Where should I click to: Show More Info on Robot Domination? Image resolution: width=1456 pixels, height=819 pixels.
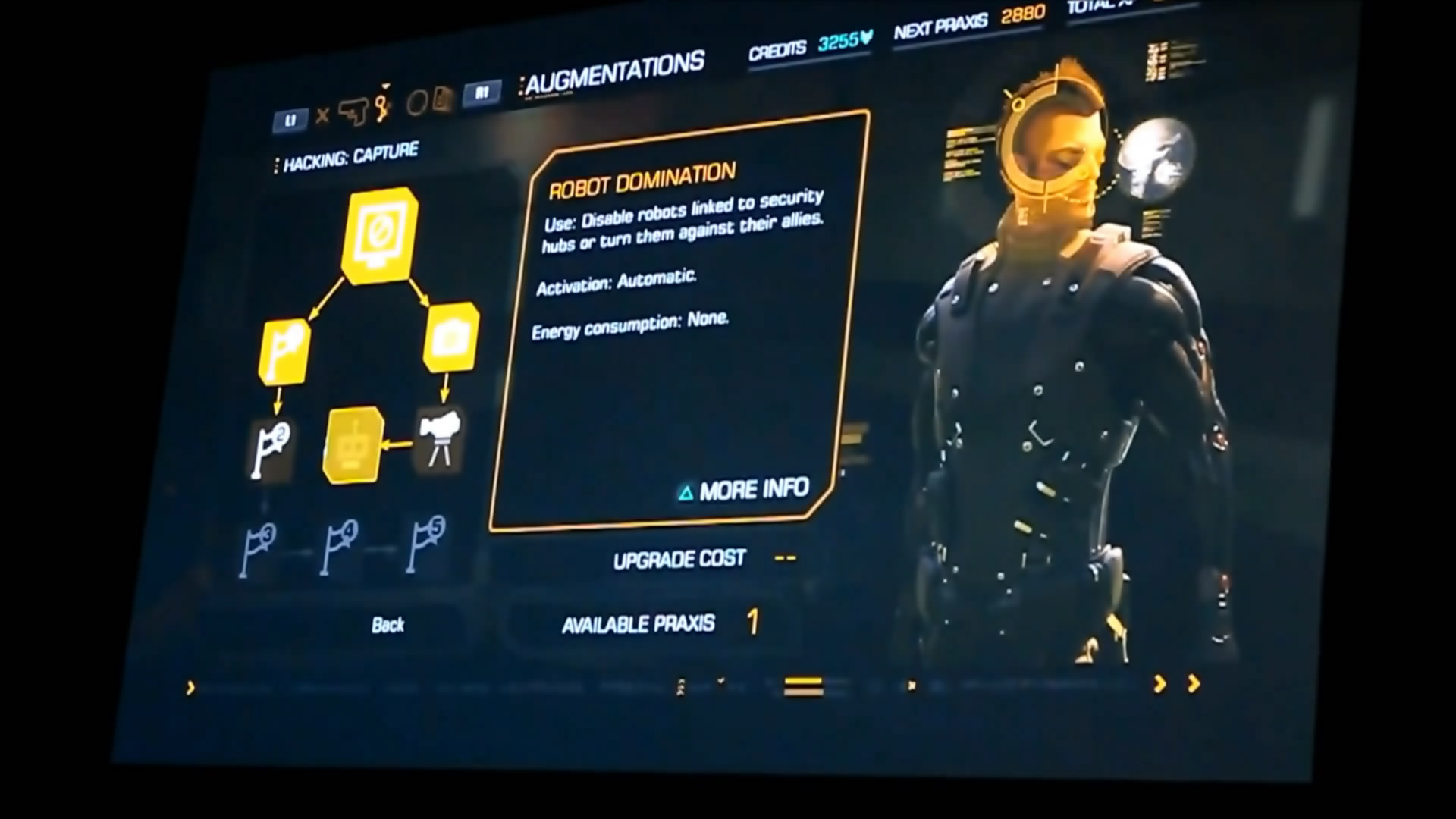pos(745,491)
